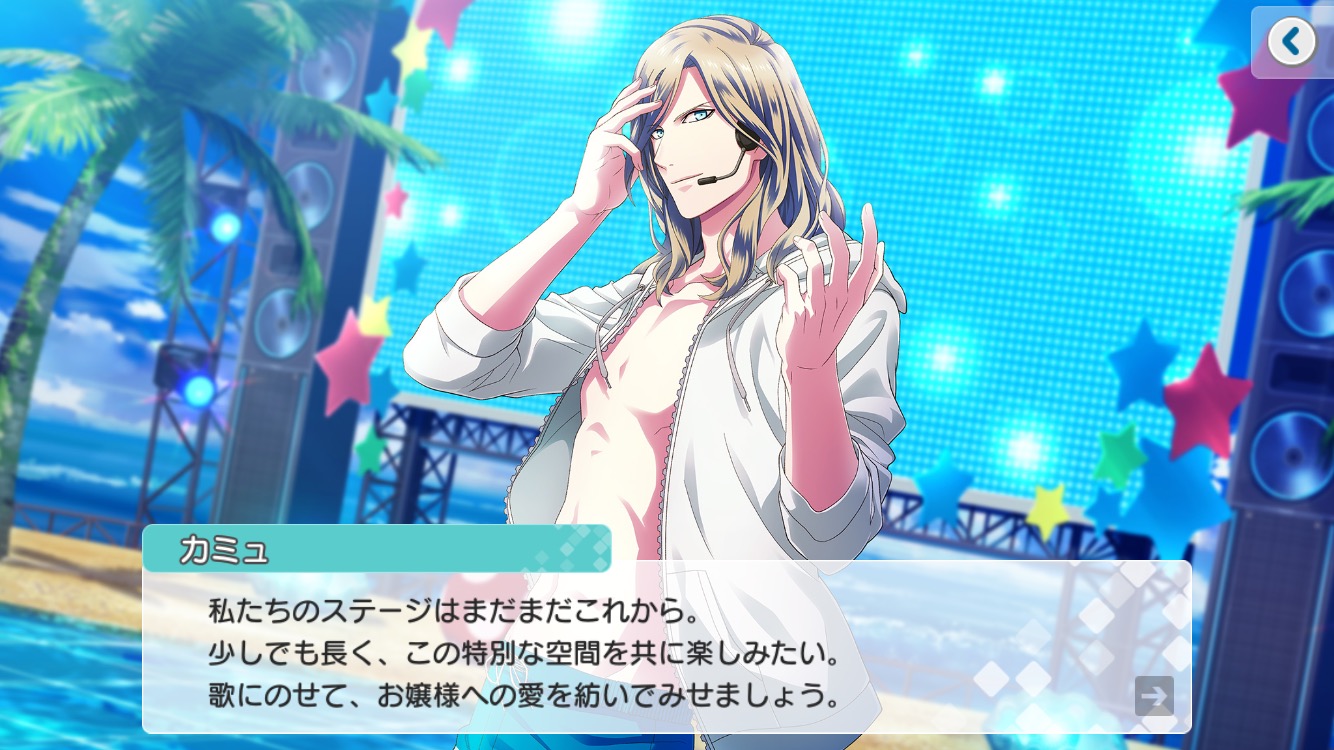Advance dialogue with the arrow icon

click(1154, 696)
